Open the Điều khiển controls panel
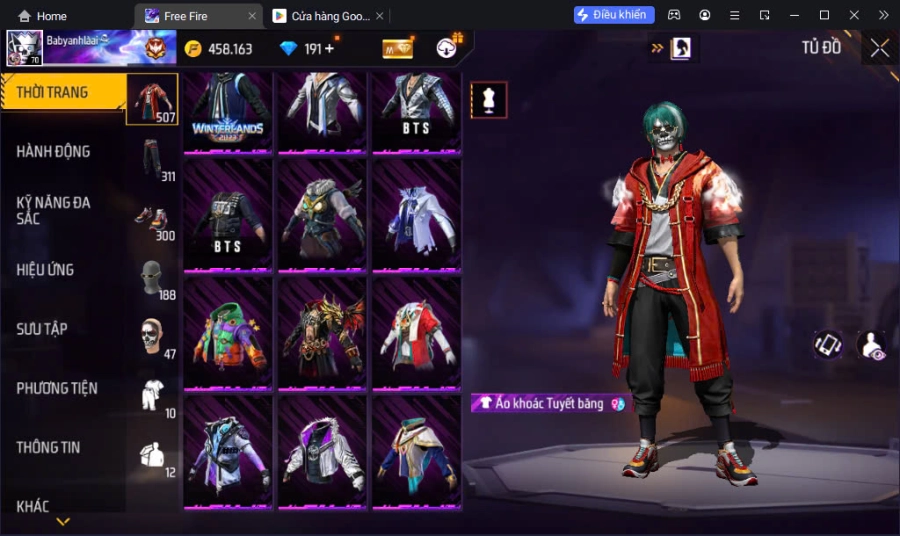900x536 pixels. click(x=614, y=15)
